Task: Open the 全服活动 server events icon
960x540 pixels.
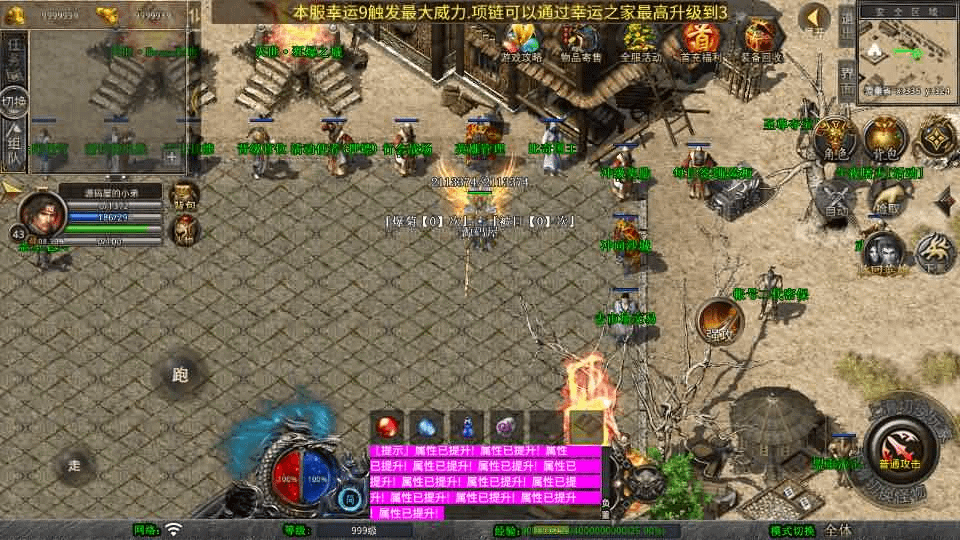Action: (x=641, y=42)
